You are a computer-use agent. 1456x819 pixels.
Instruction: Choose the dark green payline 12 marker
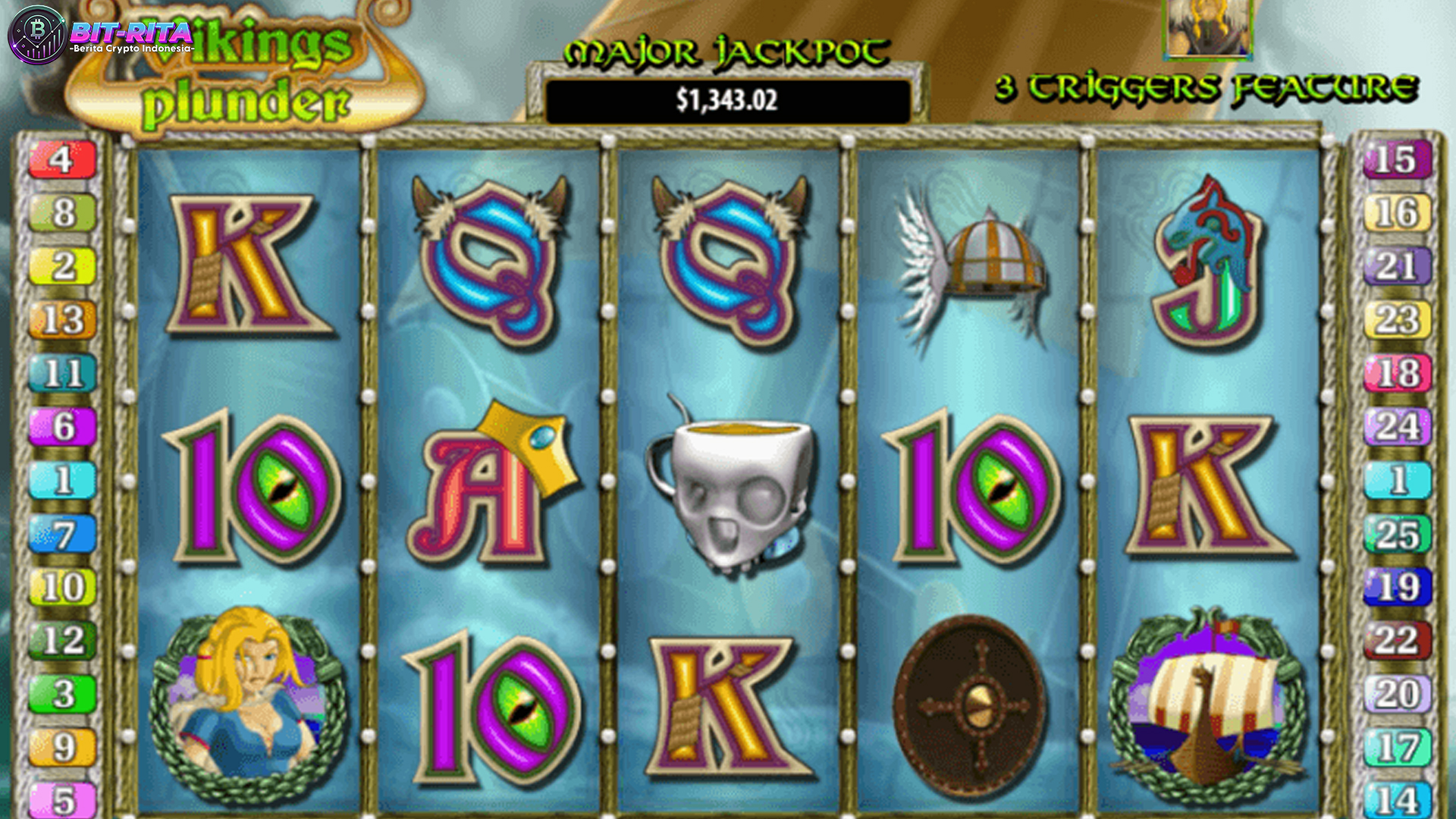(62, 641)
